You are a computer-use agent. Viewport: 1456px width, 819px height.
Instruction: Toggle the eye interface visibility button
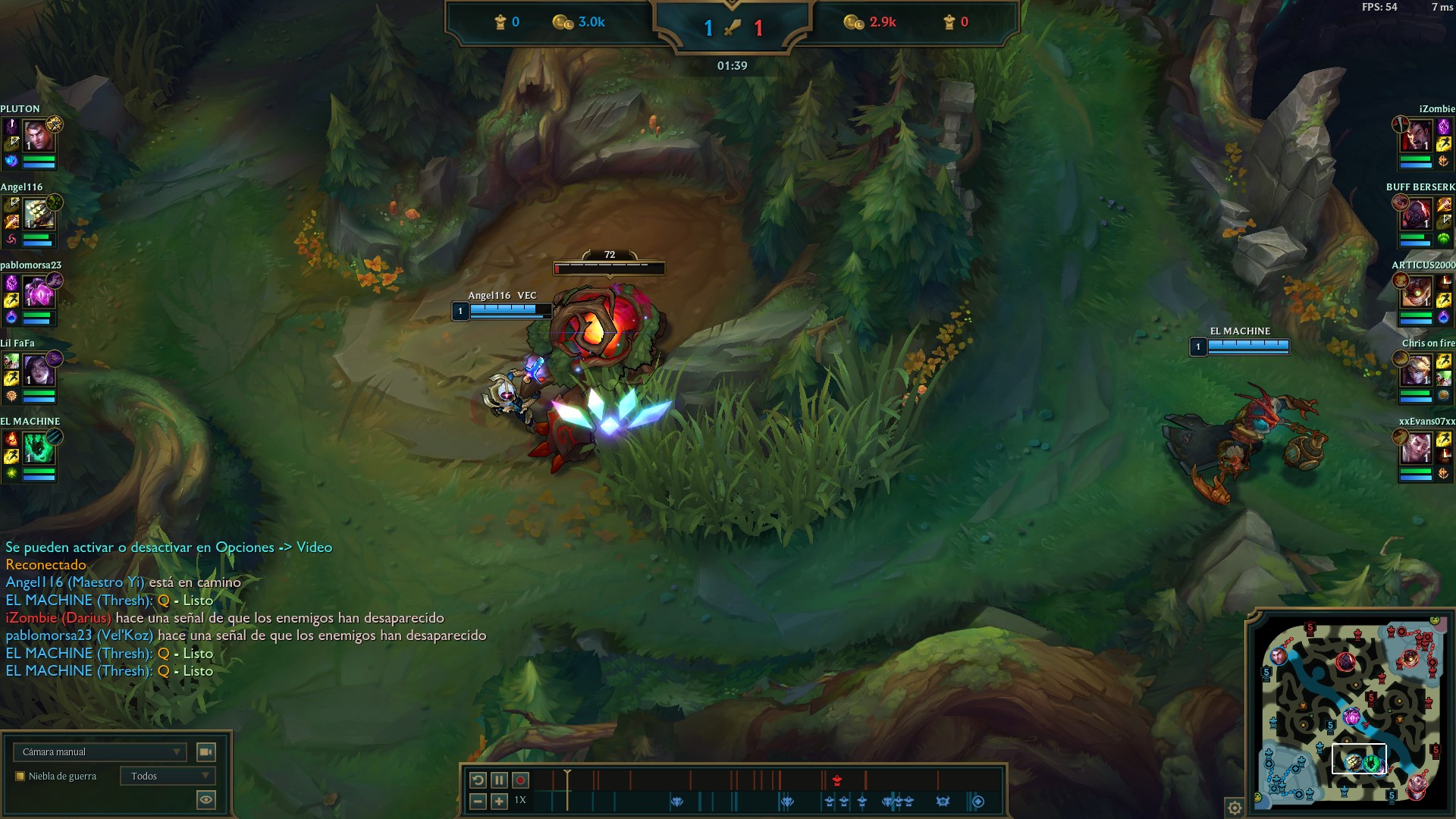pos(206,799)
